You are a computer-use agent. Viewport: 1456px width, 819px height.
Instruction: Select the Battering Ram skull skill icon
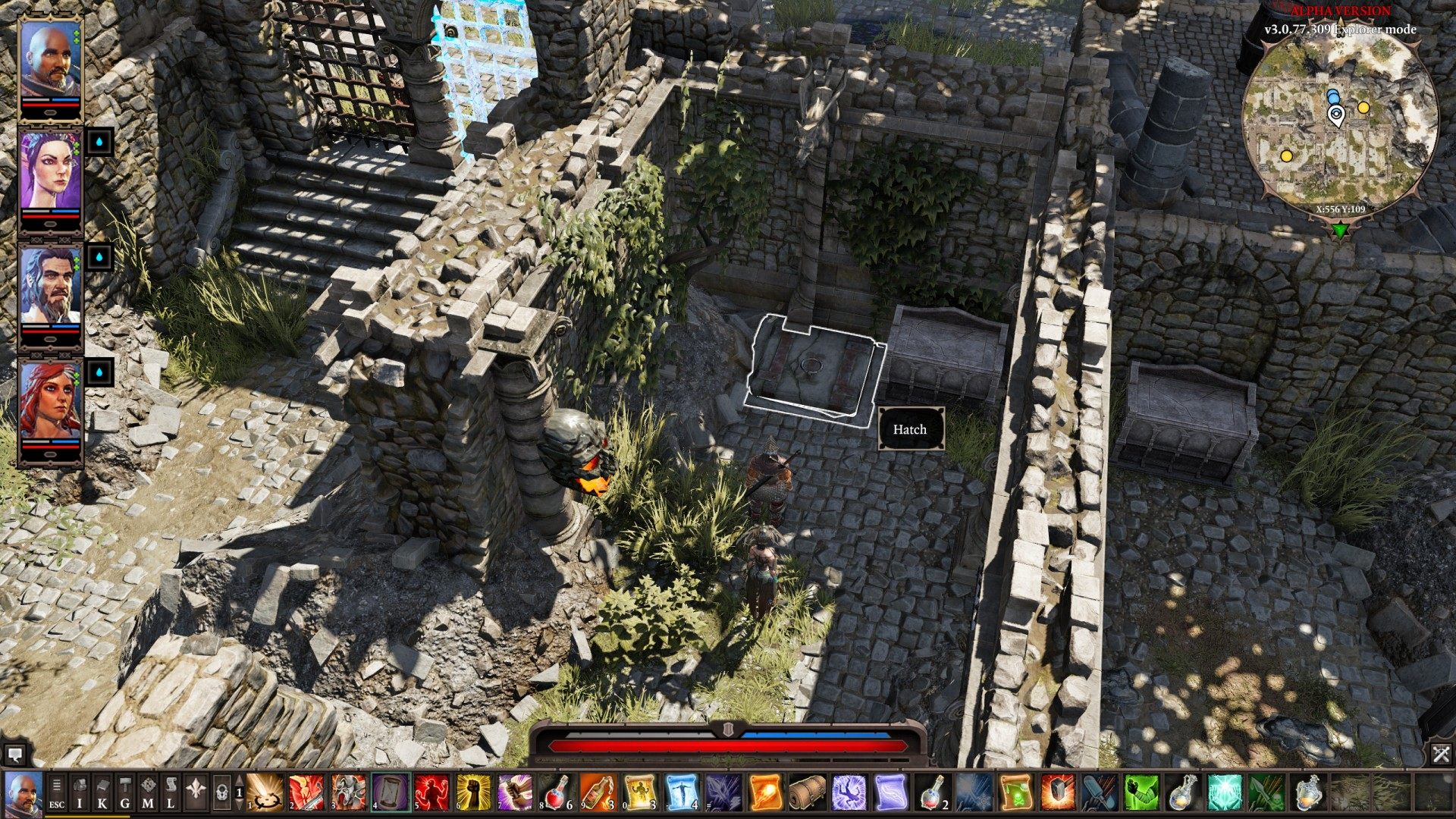coord(348,795)
